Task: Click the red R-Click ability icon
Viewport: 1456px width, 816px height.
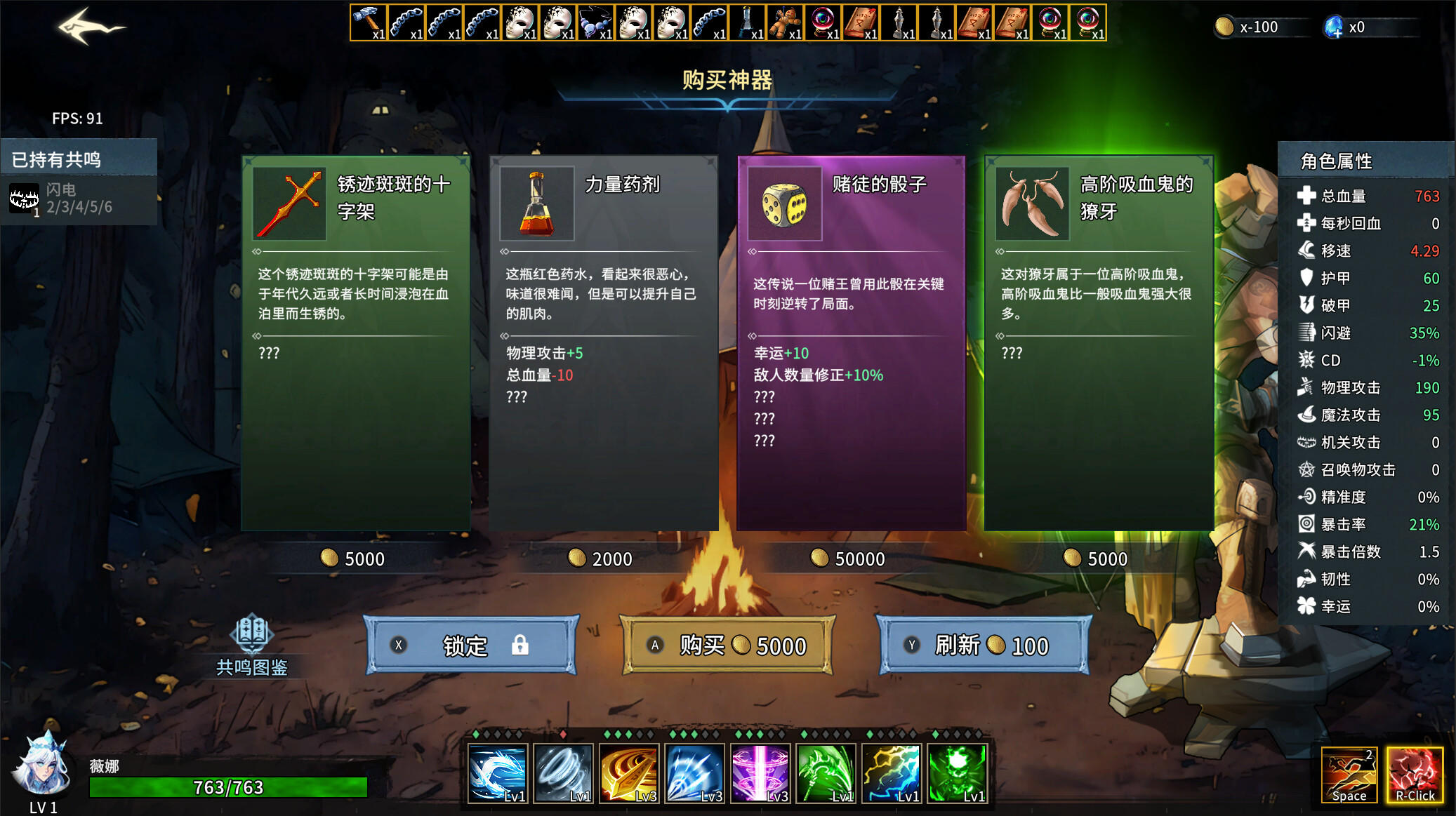Action: point(1415,775)
